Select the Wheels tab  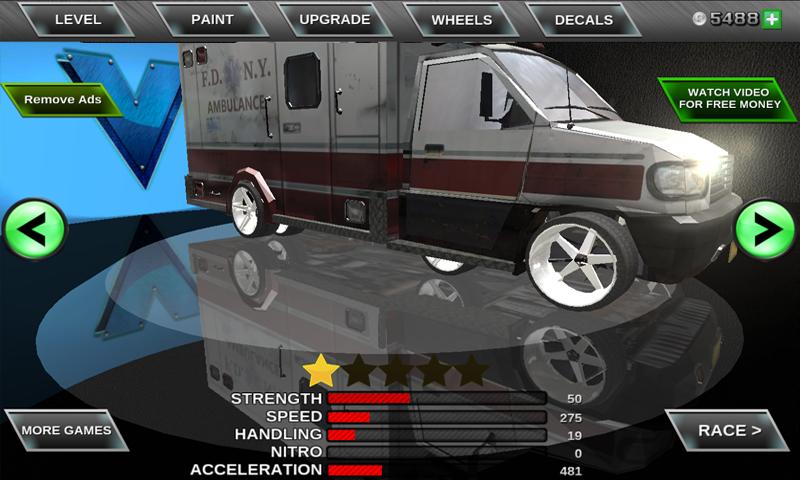[x=461, y=19]
